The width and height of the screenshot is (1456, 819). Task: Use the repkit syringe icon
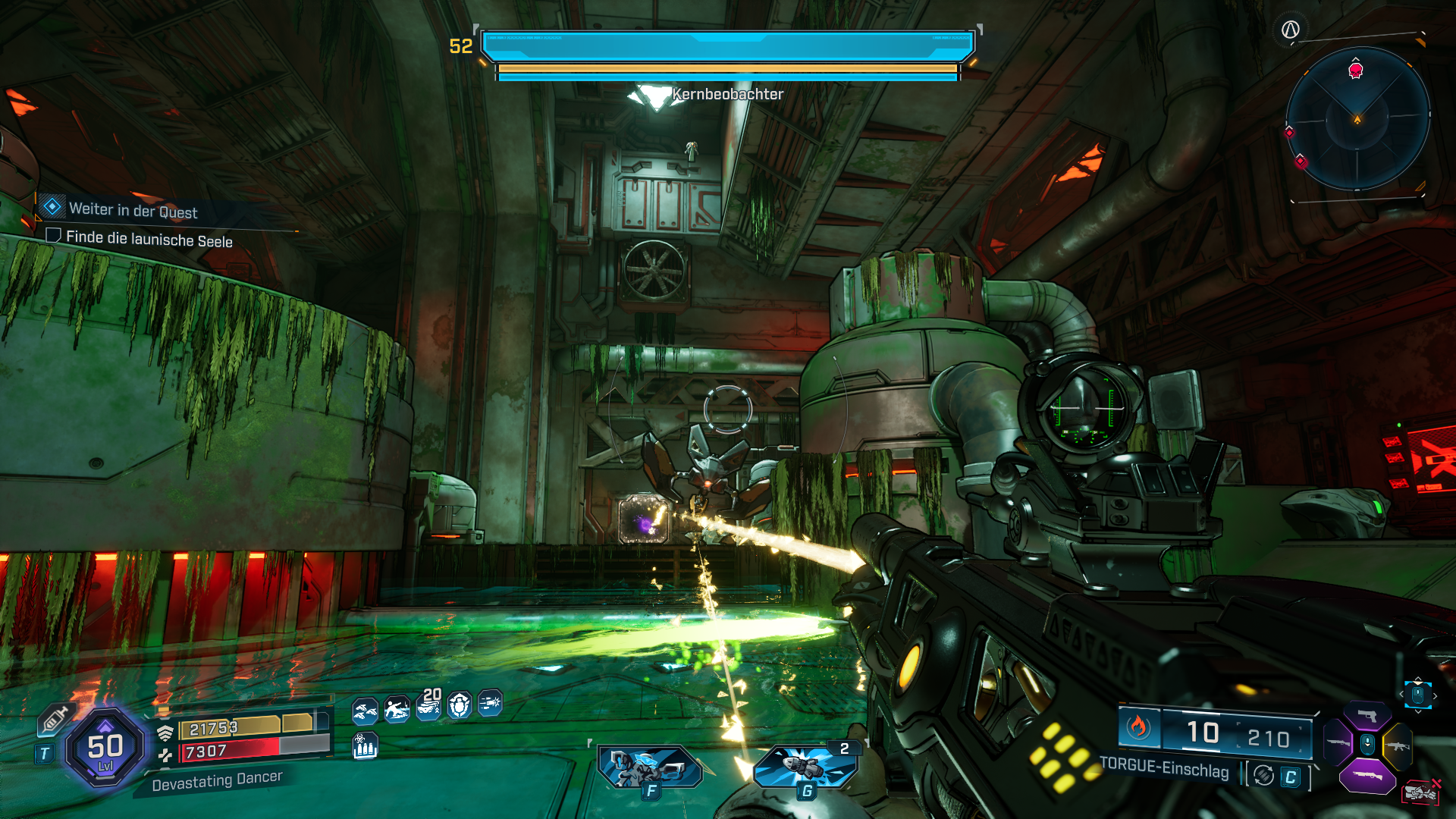55,717
